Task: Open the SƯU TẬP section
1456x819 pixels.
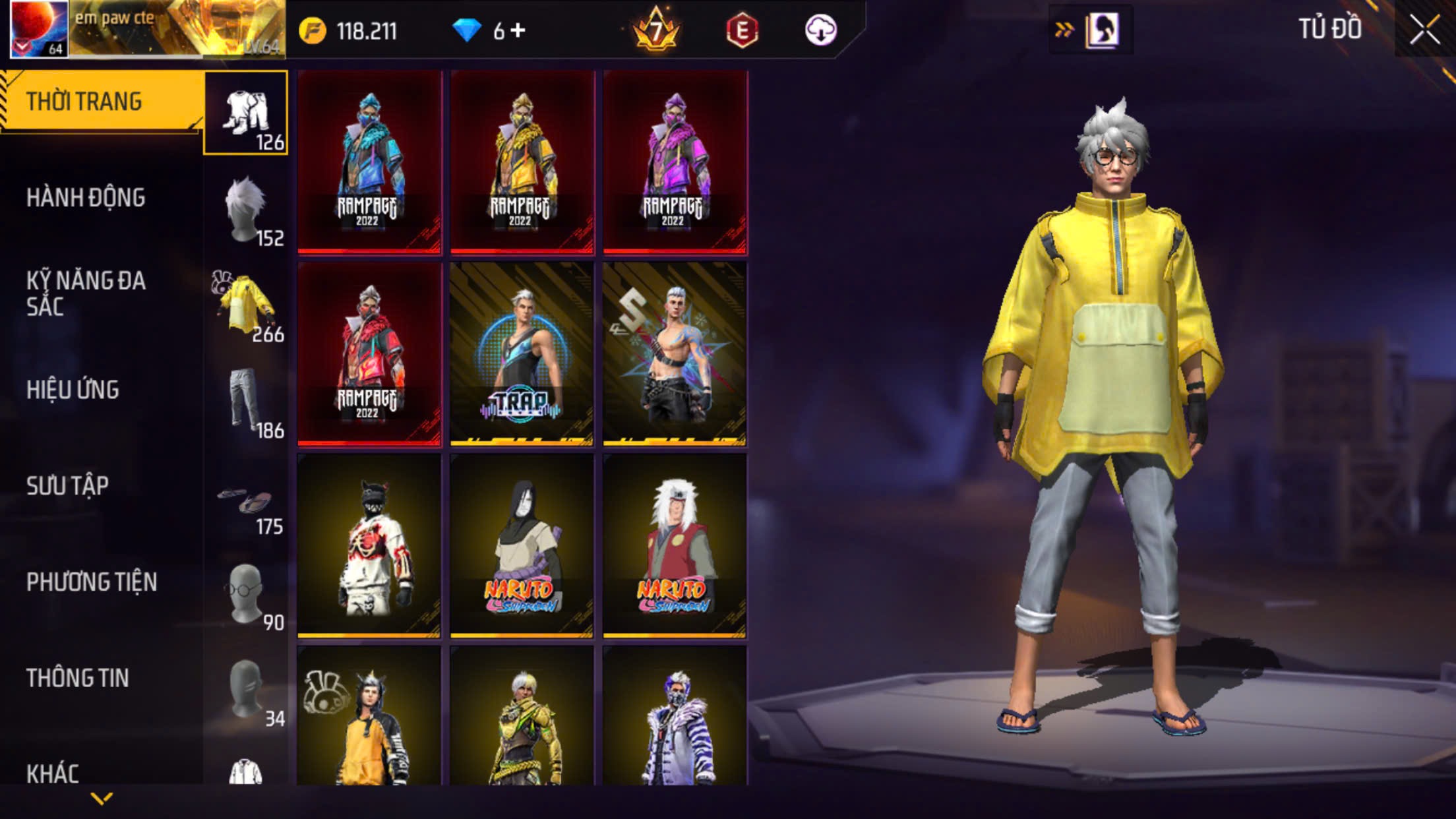Action: 67,486
